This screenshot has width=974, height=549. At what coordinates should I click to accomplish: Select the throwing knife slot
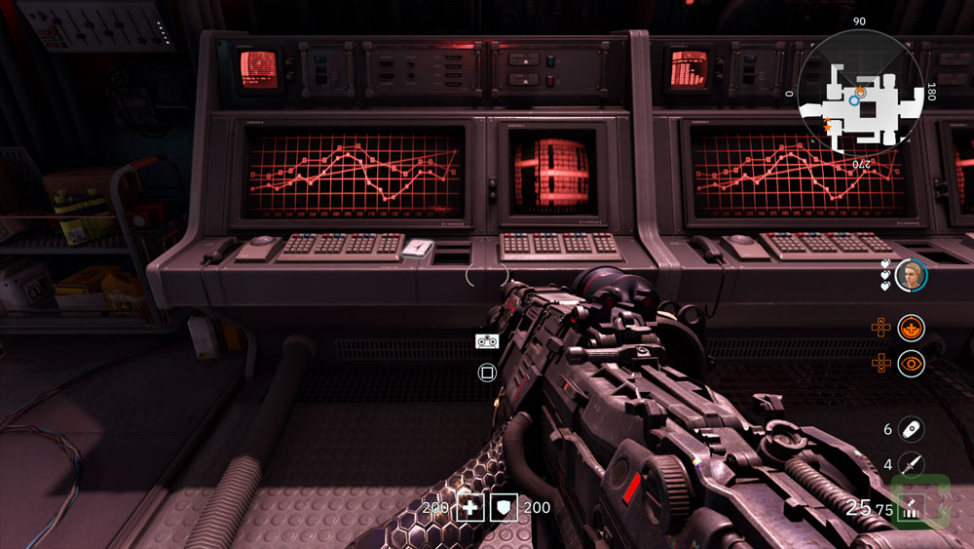coord(910,465)
